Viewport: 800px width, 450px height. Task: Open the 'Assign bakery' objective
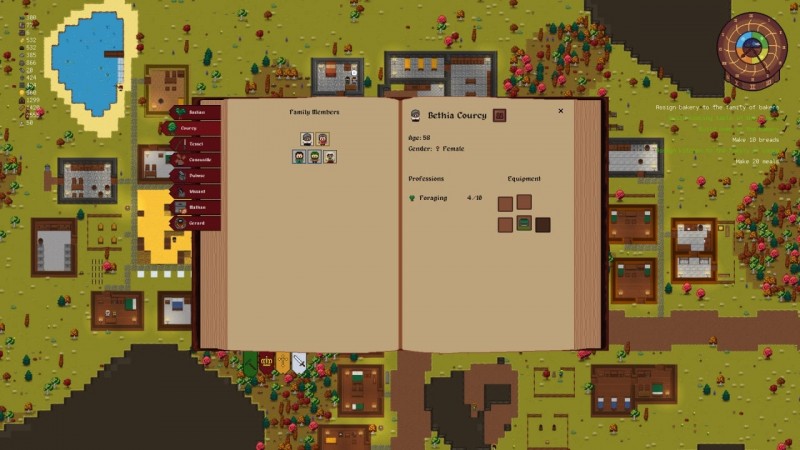coord(716,106)
